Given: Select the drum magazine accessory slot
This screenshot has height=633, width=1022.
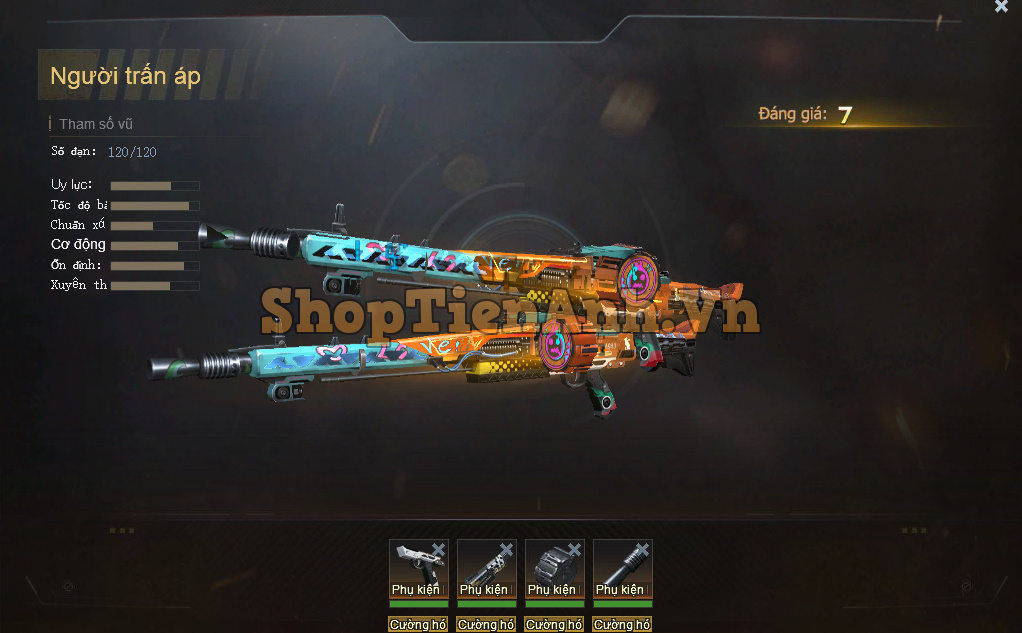Looking at the screenshot, I should (553, 568).
